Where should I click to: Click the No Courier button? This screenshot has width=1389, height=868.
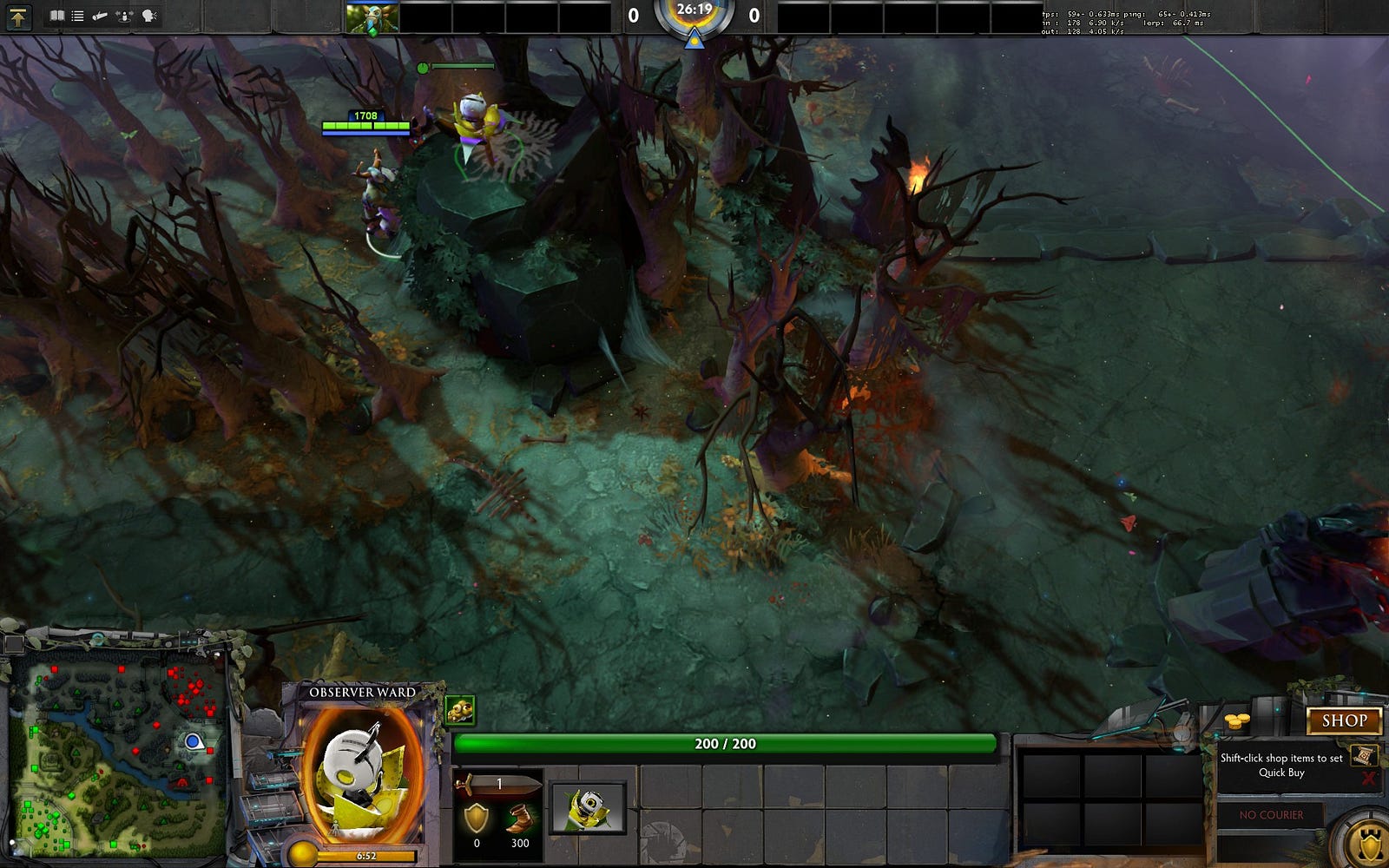click(1271, 815)
